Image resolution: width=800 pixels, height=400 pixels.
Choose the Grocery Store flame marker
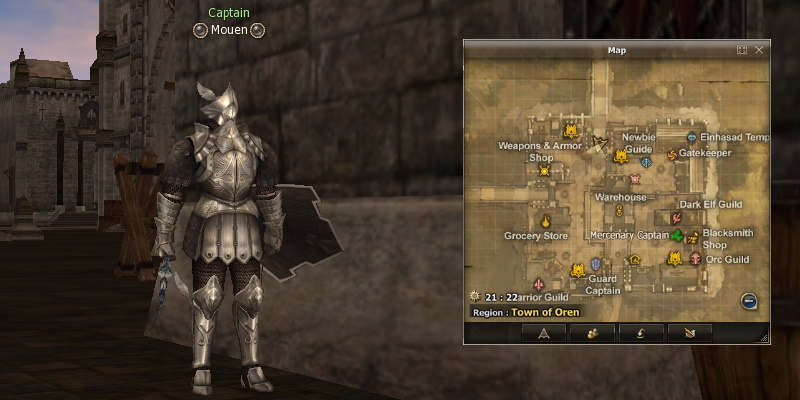point(546,221)
